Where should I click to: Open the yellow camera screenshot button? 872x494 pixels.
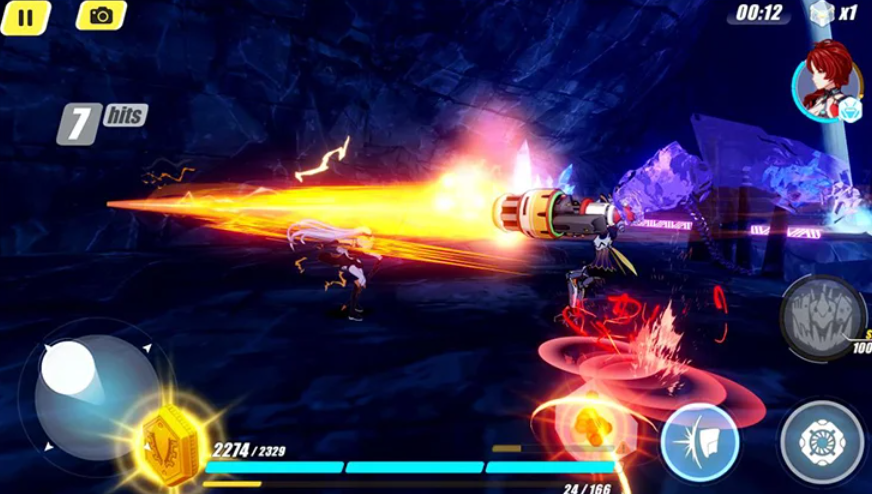tap(101, 16)
